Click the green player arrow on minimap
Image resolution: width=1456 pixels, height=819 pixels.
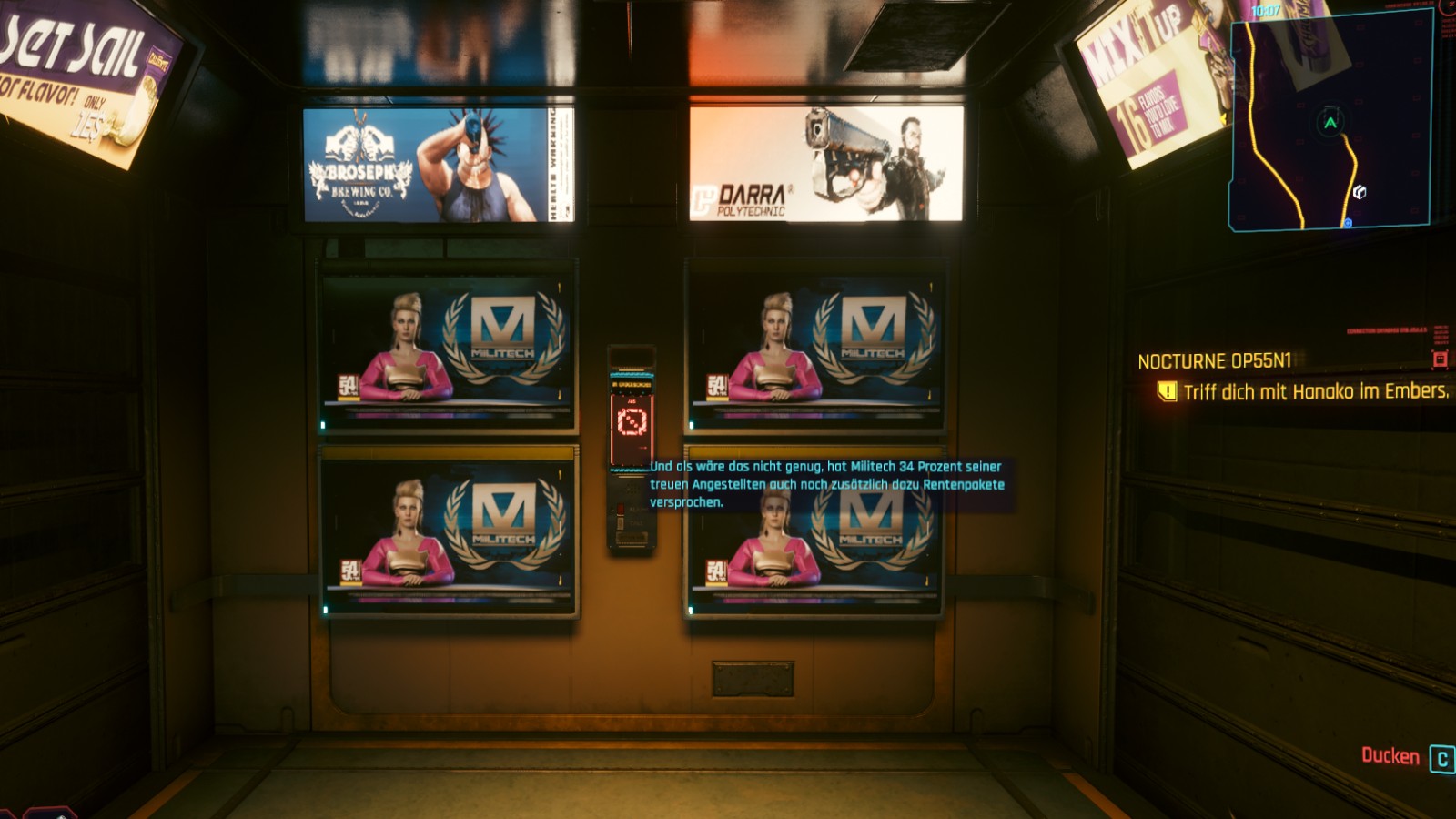[1330, 122]
